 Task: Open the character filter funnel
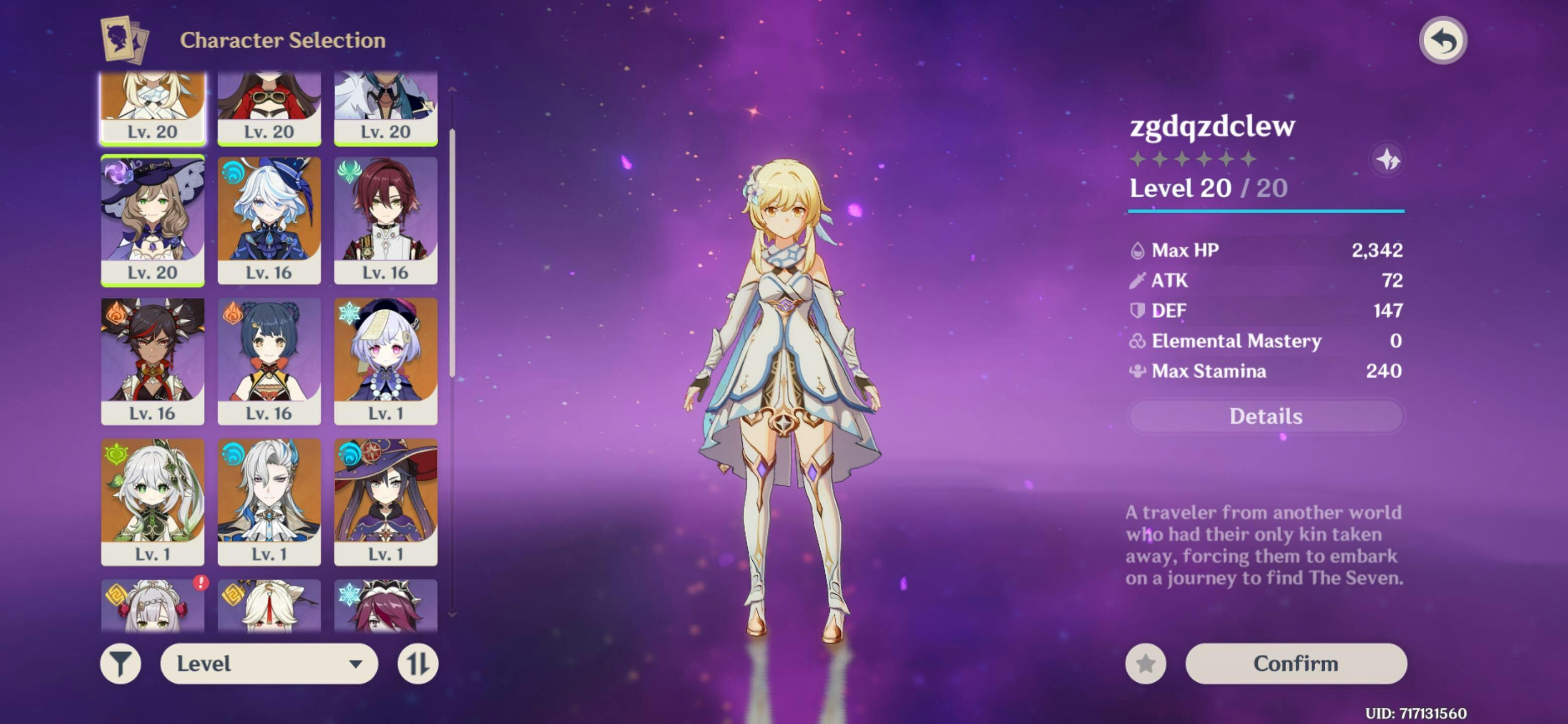(x=121, y=663)
